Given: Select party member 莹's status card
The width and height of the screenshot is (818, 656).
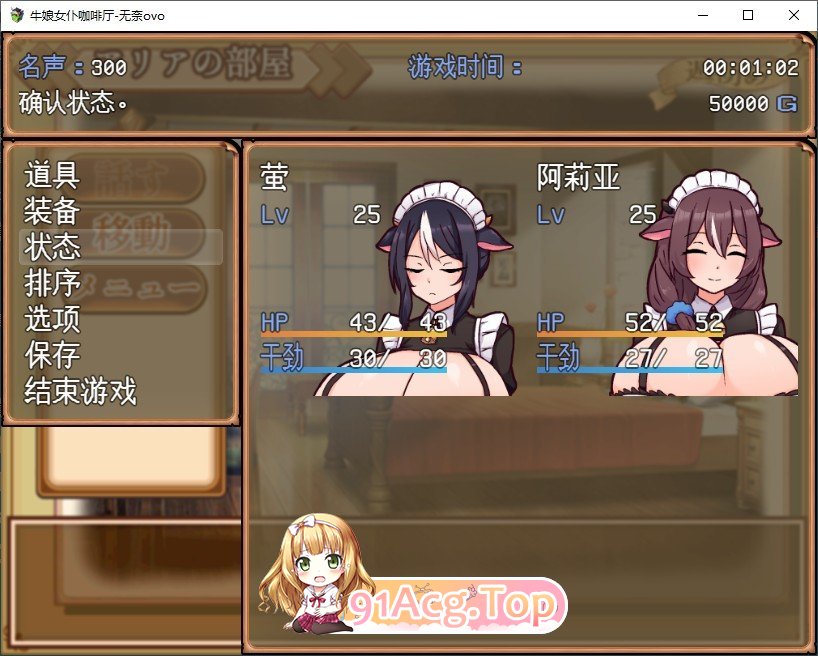Looking at the screenshot, I should point(385,275).
